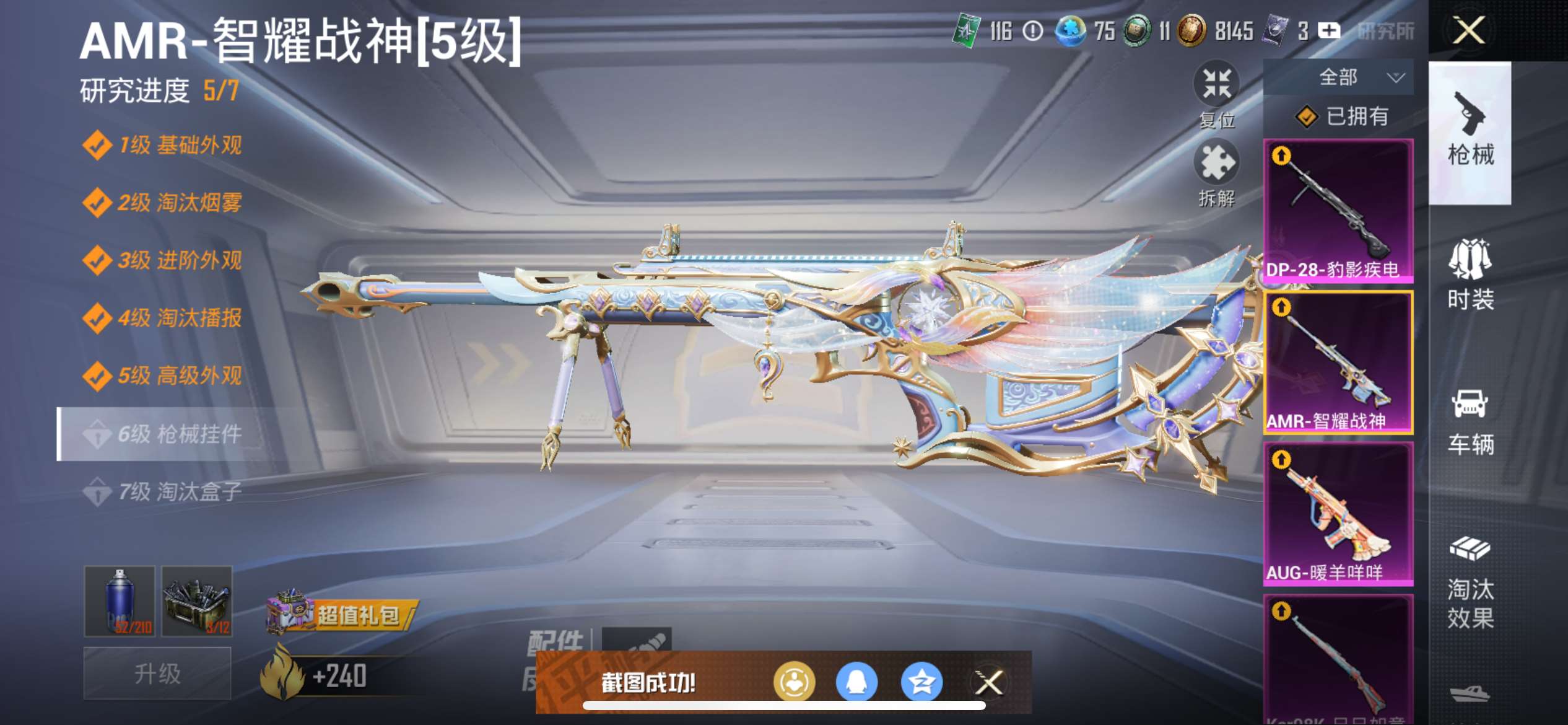1568x725 pixels.
Task: Dismiss the 截图成功 screenshot banner
Action: point(988,683)
